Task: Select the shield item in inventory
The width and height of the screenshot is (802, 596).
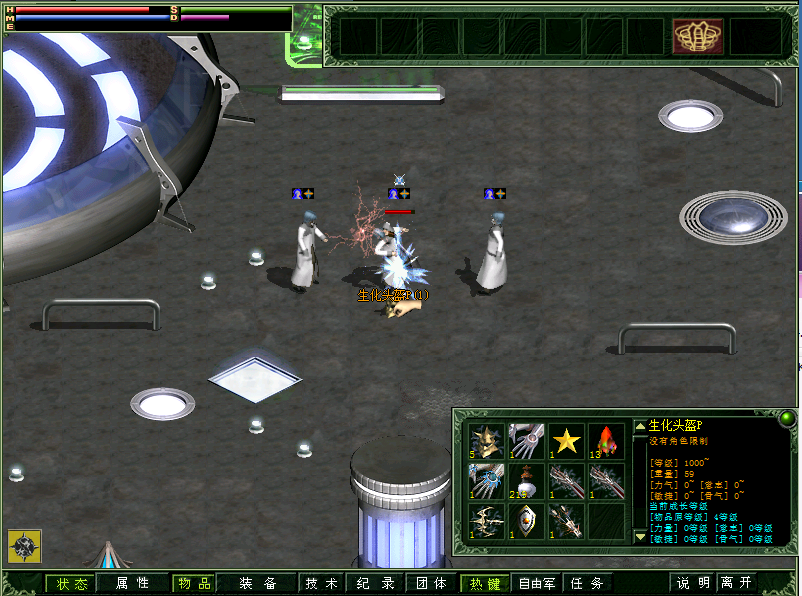Action: (x=526, y=521)
